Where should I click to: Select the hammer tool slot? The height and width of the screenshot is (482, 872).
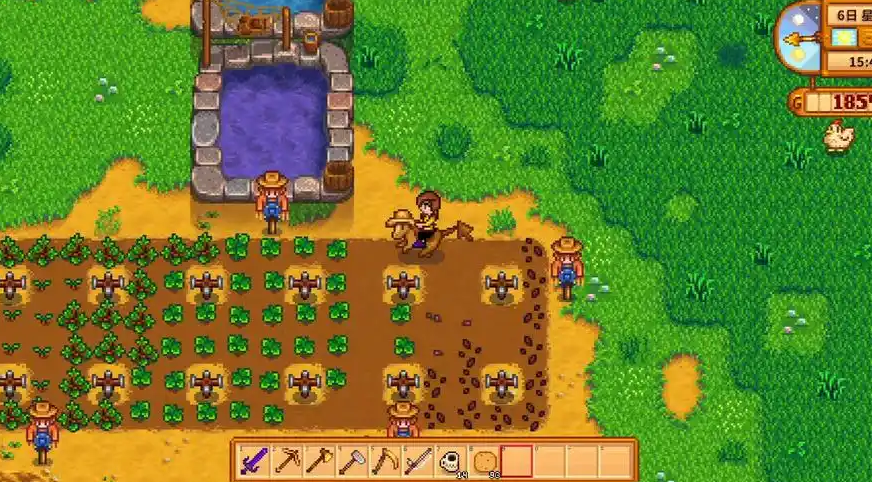(x=353, y=462)
